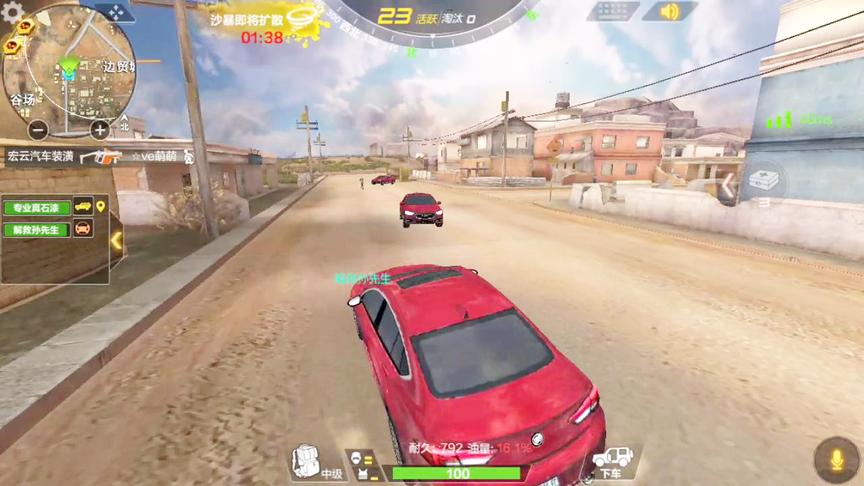
Task: Zoom out the minimap with minus
Action: pos(38,129)
